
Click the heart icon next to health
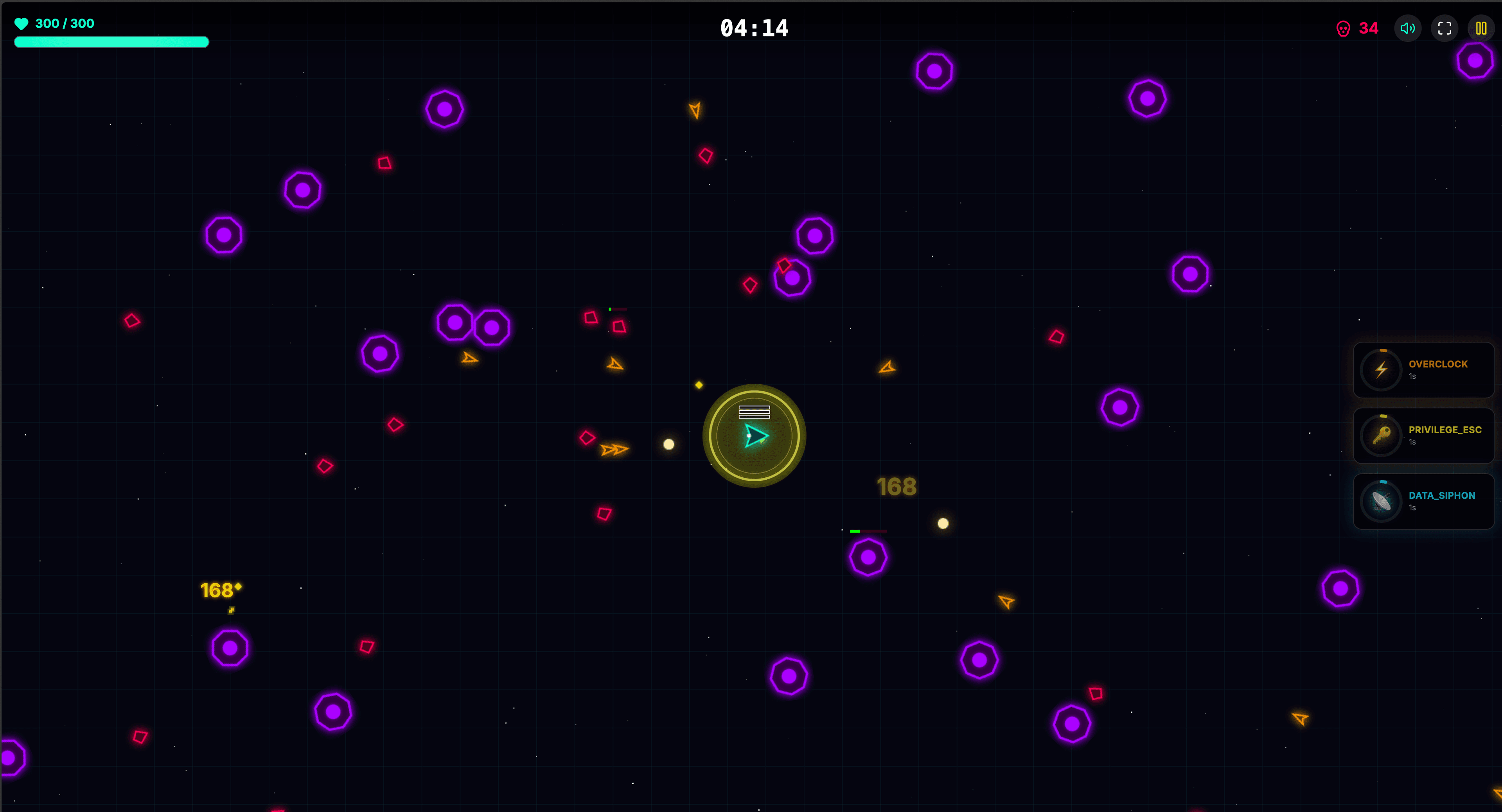click(x=22, y=24)
